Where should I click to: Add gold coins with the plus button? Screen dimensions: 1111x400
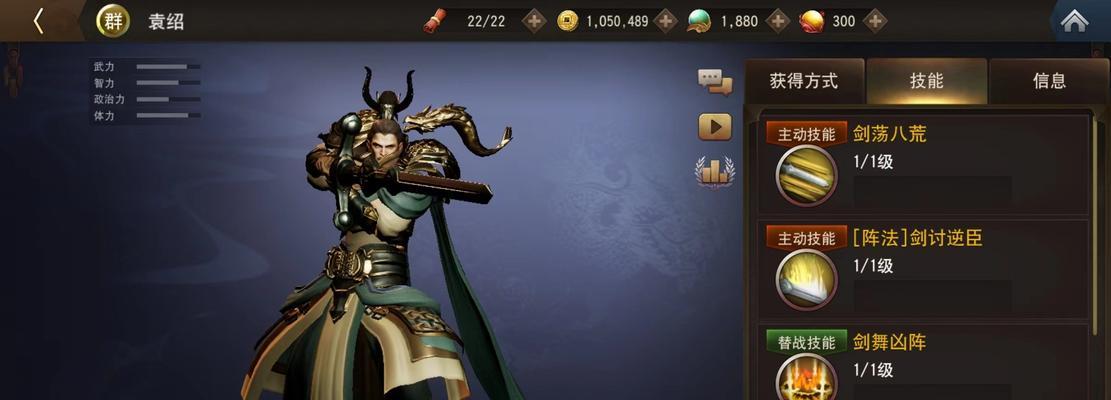tap(666, 20)
